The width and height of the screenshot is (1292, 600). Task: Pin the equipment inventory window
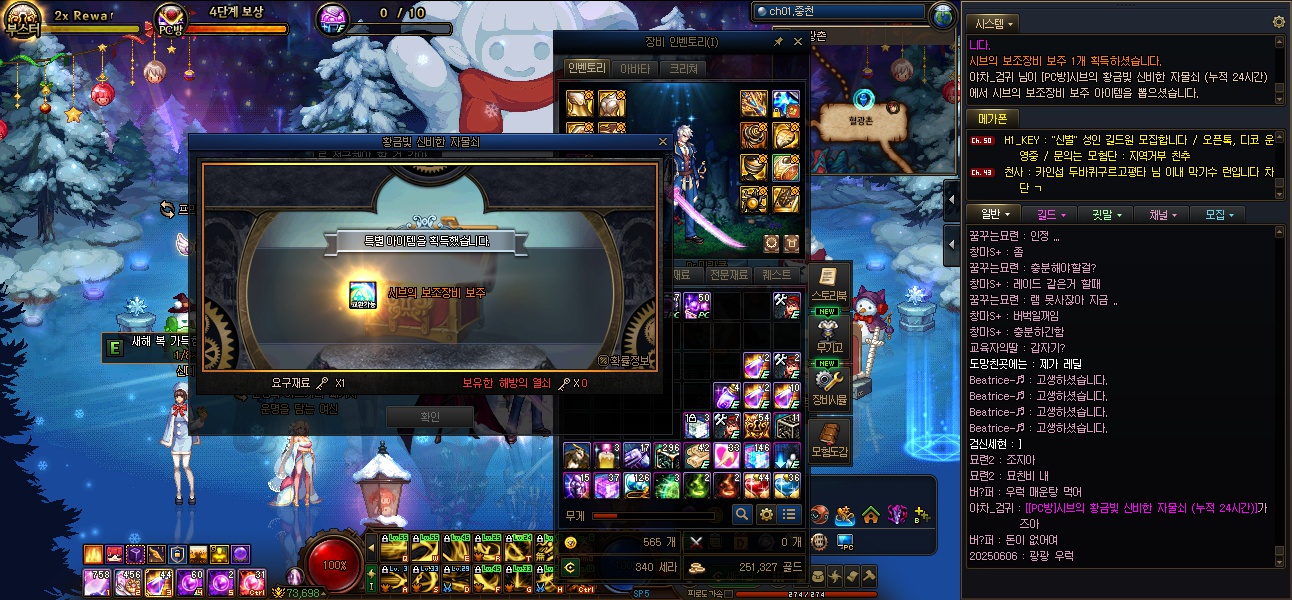pyautogui.click(x=778, y=42)
